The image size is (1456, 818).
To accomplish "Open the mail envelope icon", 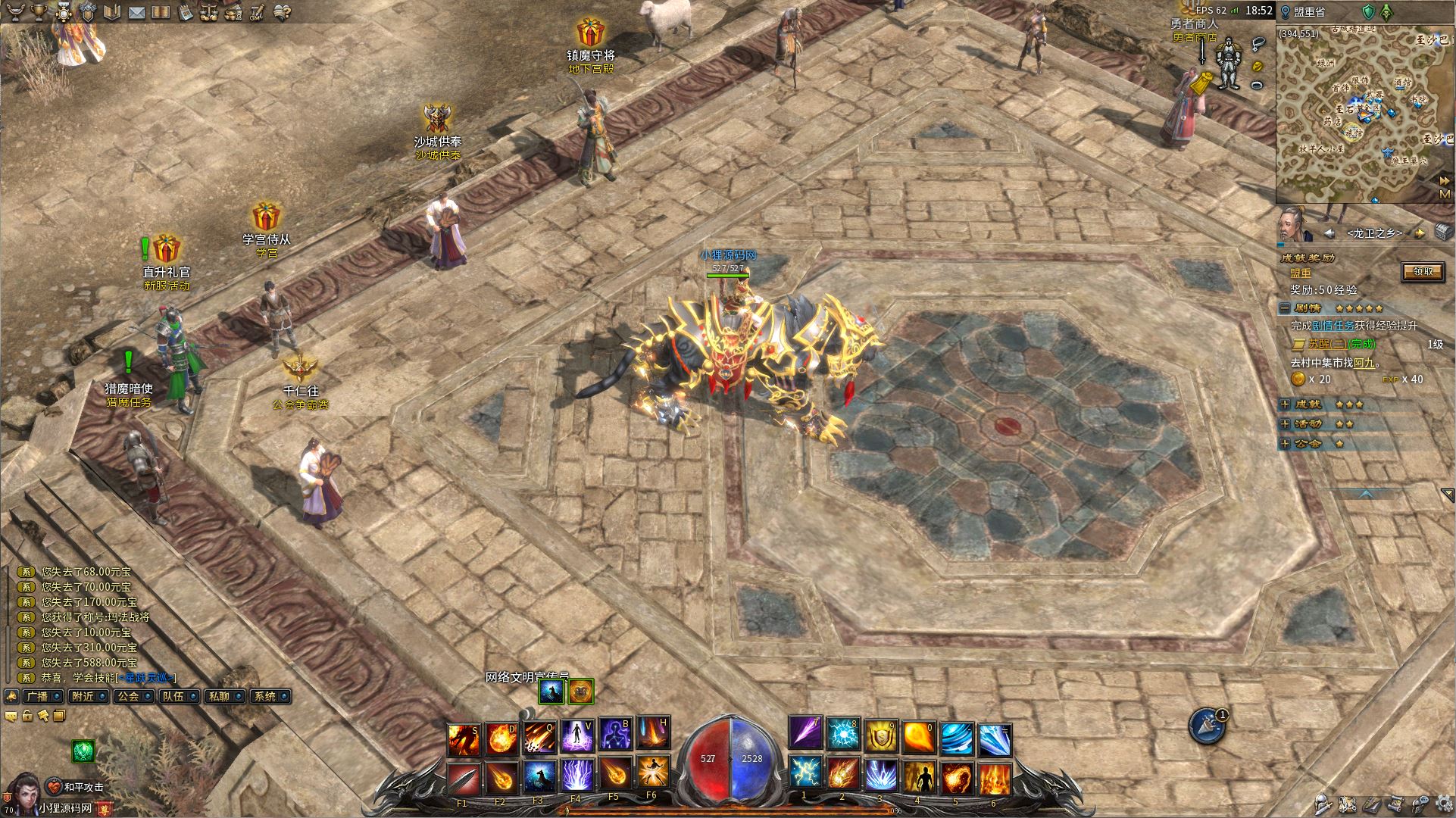I will (x=136, y=12).
